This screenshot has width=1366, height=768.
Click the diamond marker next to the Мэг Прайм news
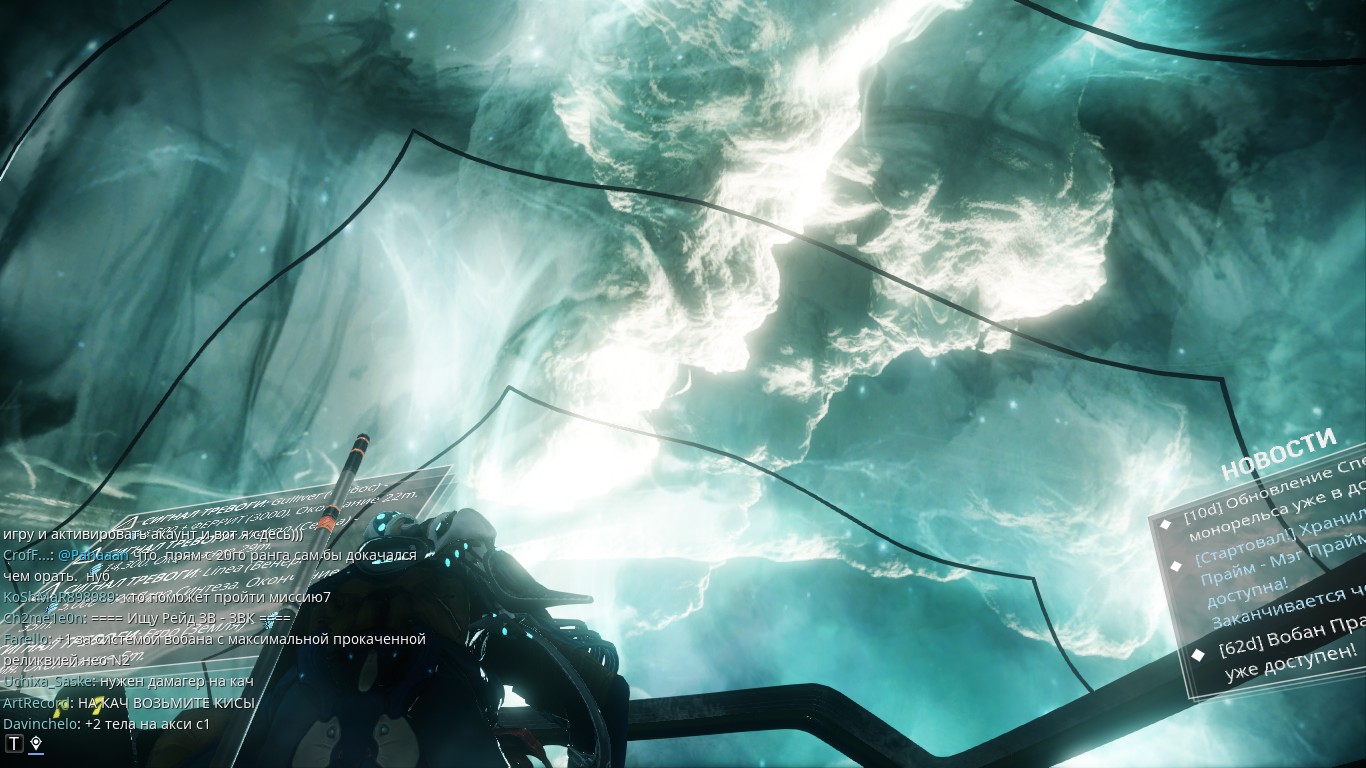coord(1176,567)
